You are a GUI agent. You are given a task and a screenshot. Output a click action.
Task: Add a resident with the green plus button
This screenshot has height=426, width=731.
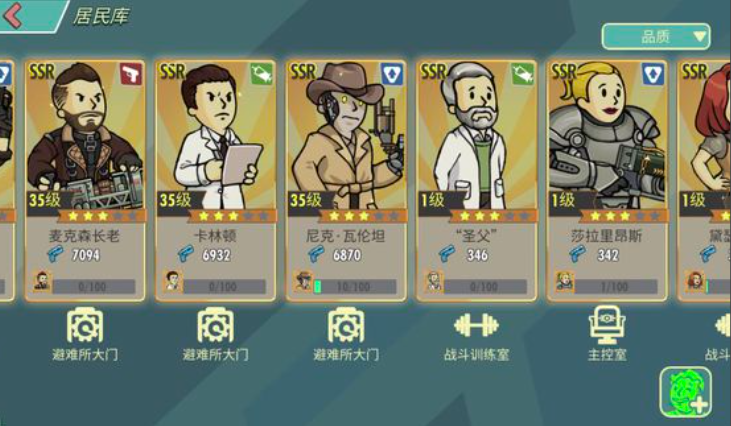click(685, 392)
